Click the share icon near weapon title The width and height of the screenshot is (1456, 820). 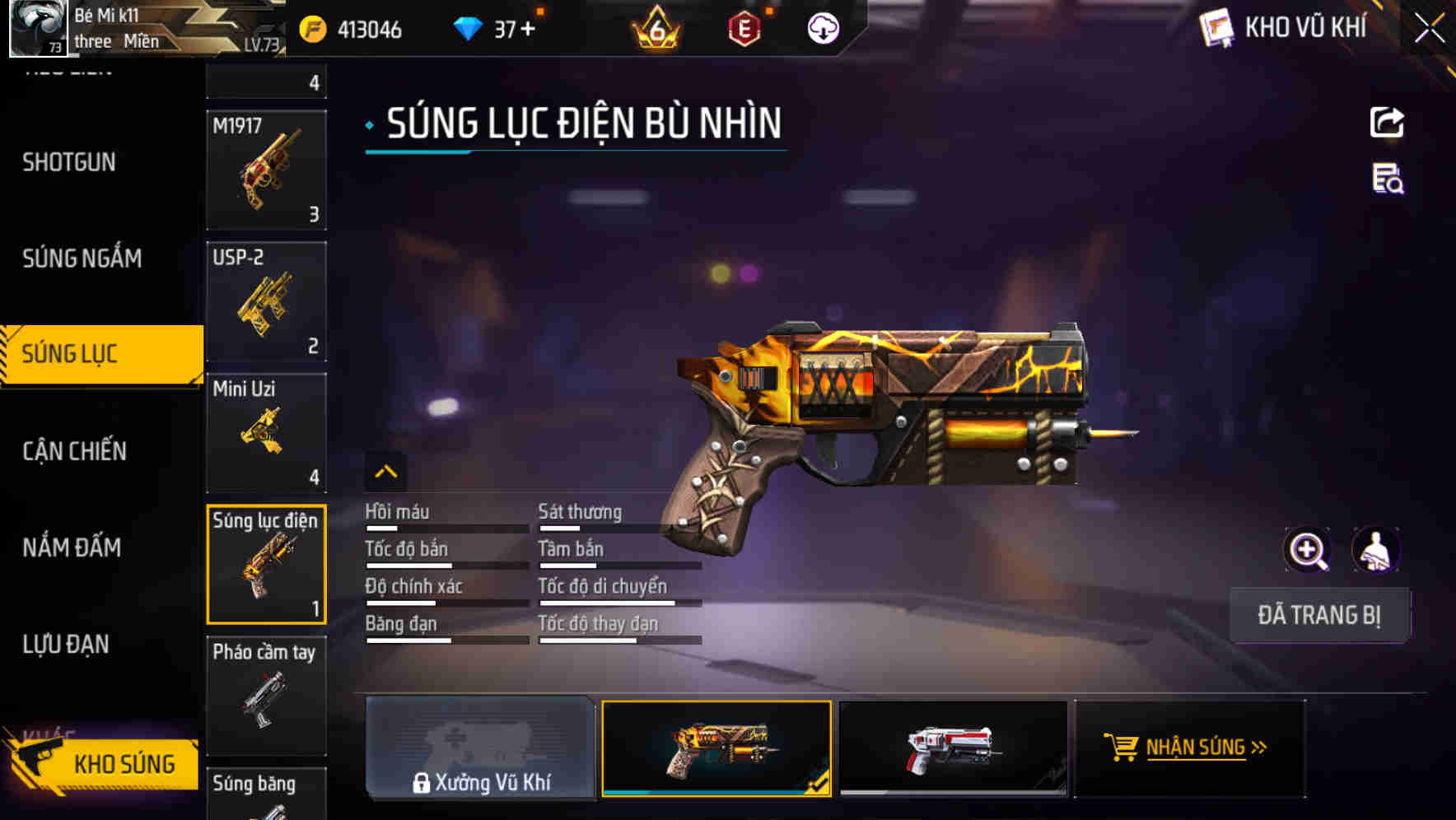(x=1388, y=122)
